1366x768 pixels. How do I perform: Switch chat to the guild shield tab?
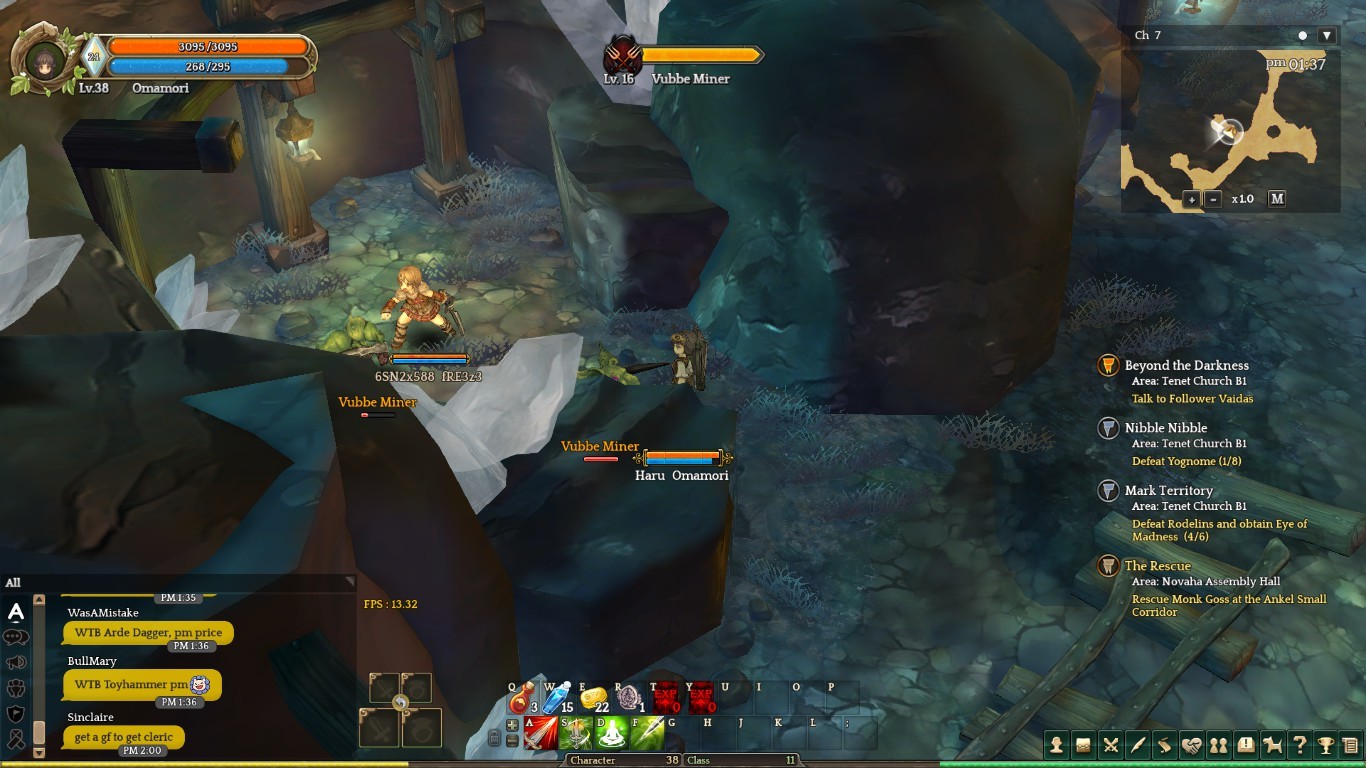16,714
